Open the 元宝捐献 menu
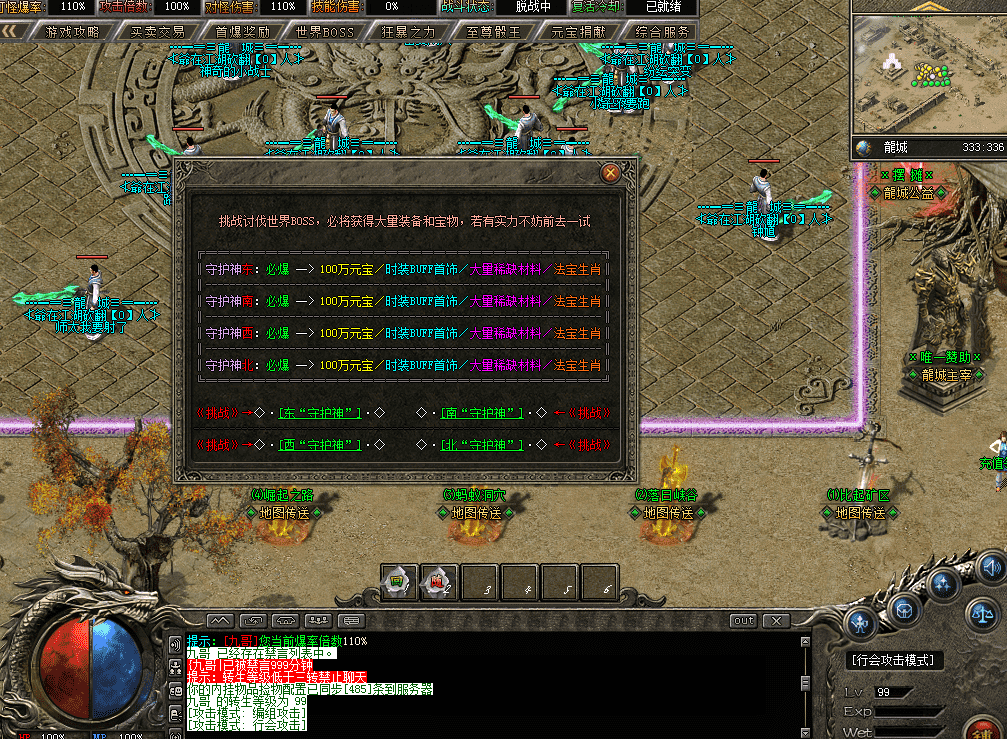This screenshot has height=739, width=1007. click(x=579, y=31)
